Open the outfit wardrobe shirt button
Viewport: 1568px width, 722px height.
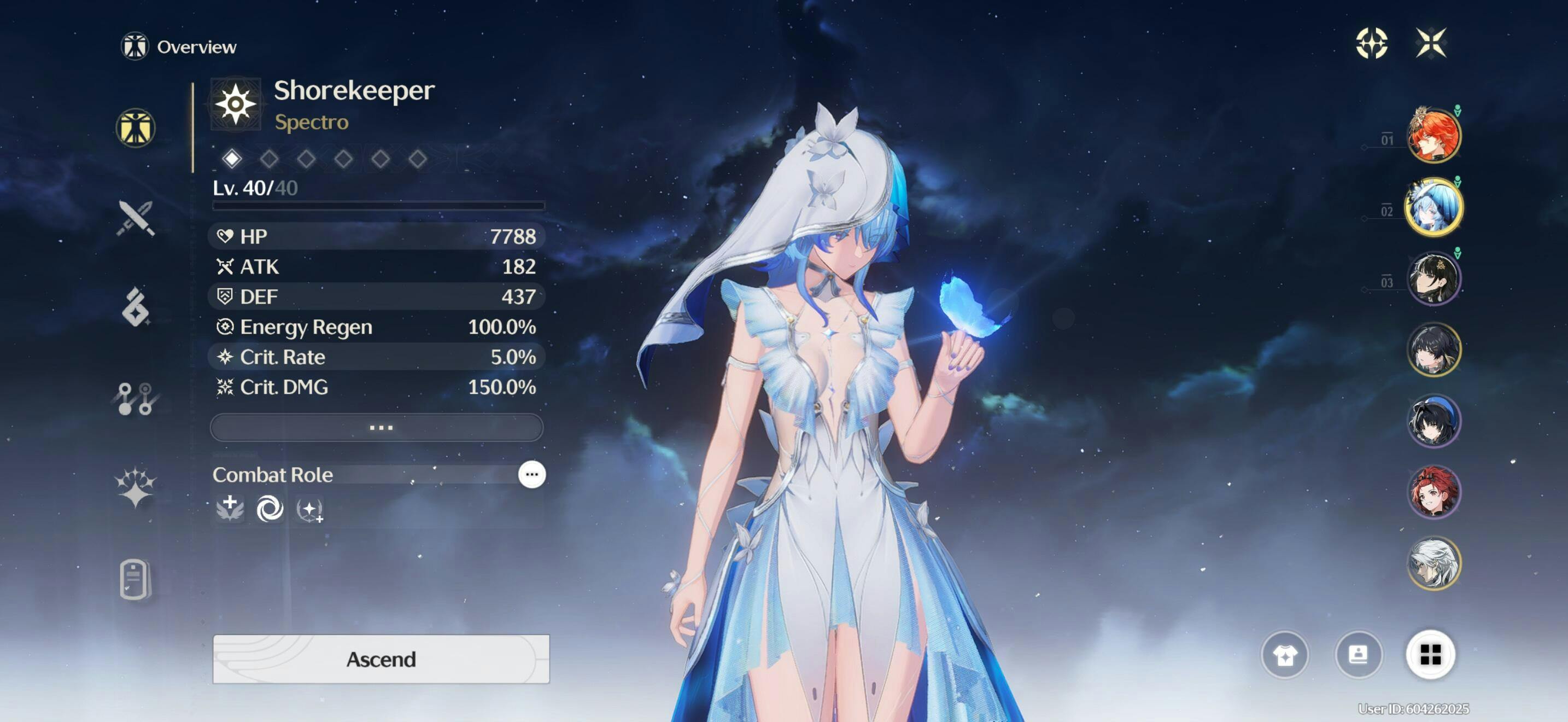pyautogui.click(x=1284, y=655)
